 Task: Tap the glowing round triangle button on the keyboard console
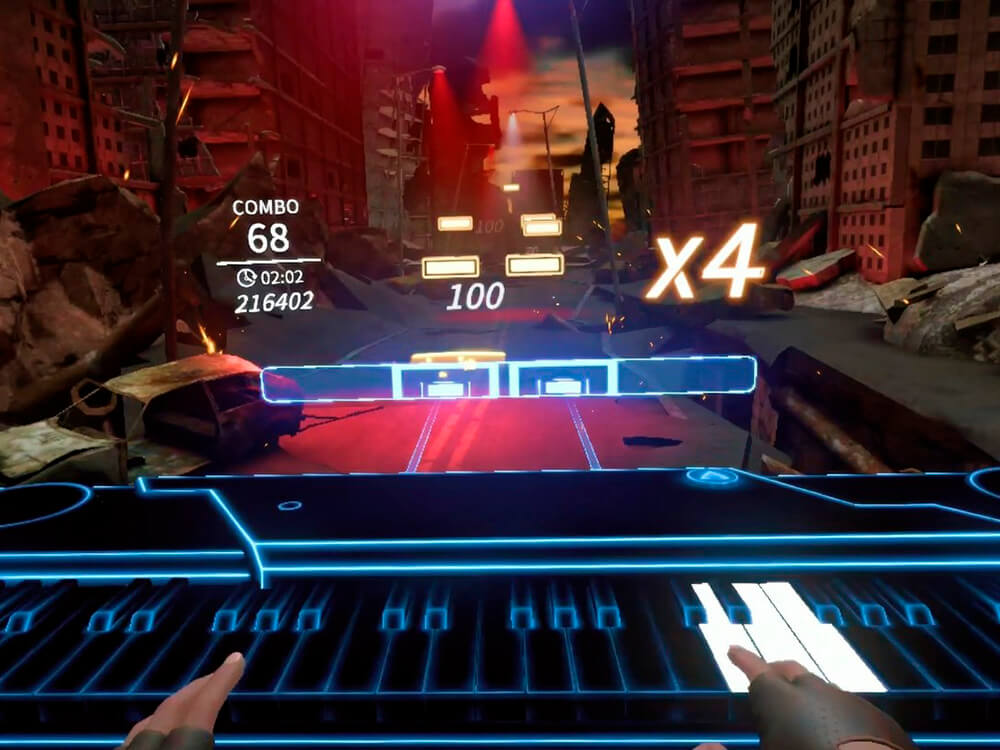[712, 477]
